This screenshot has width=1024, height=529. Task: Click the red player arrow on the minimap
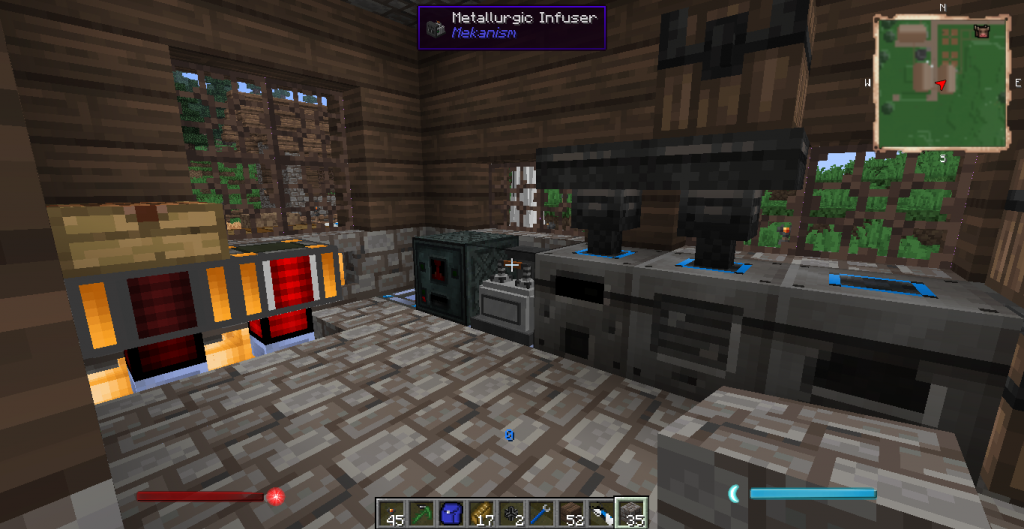[939, 86]
